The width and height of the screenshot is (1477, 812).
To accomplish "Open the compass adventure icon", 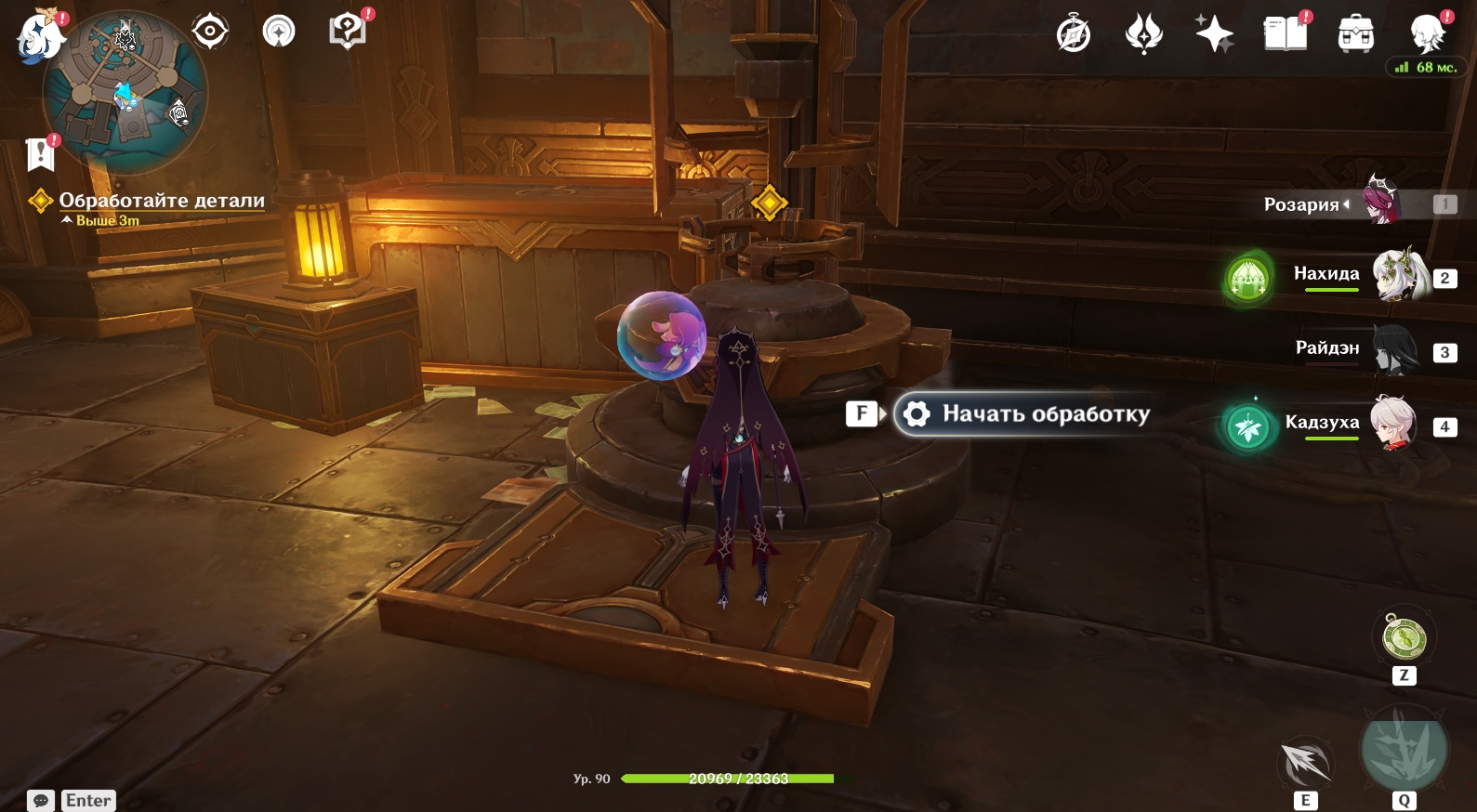I will click(x=1074, y=35).
